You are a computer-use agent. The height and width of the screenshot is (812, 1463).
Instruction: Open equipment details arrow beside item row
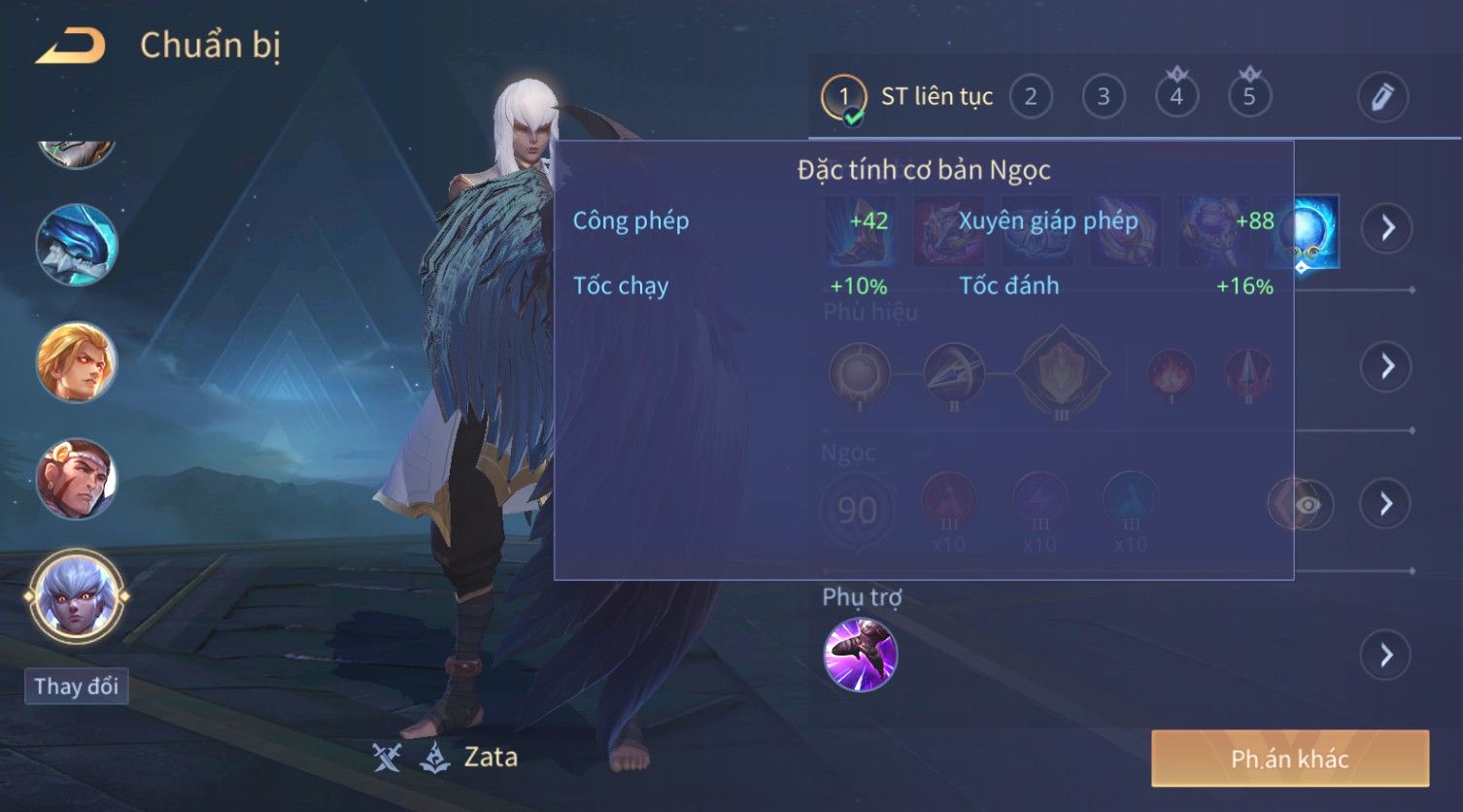(x=1386, y=228)
